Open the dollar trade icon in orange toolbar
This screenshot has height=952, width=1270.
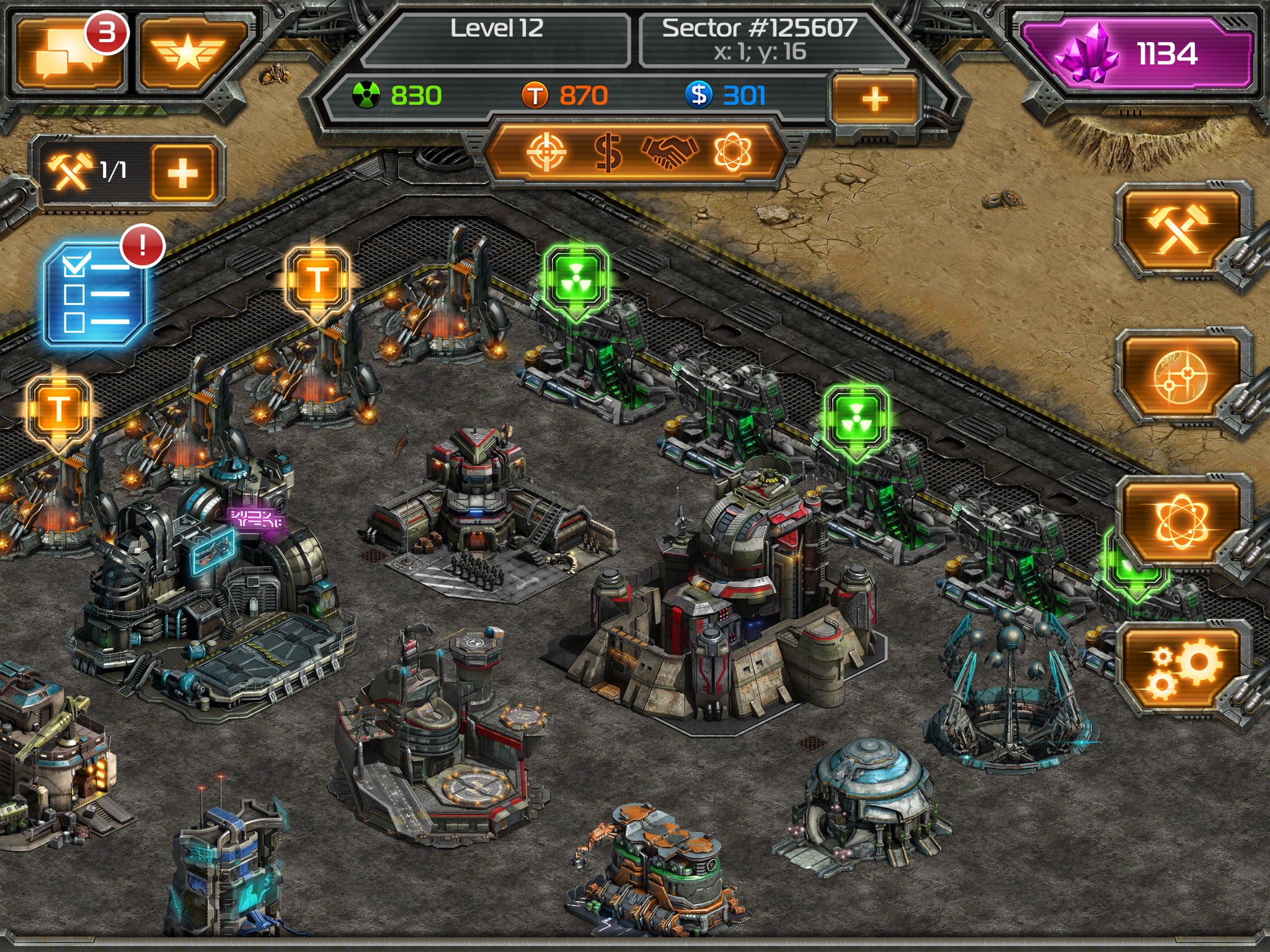click(x=608, y=151)
